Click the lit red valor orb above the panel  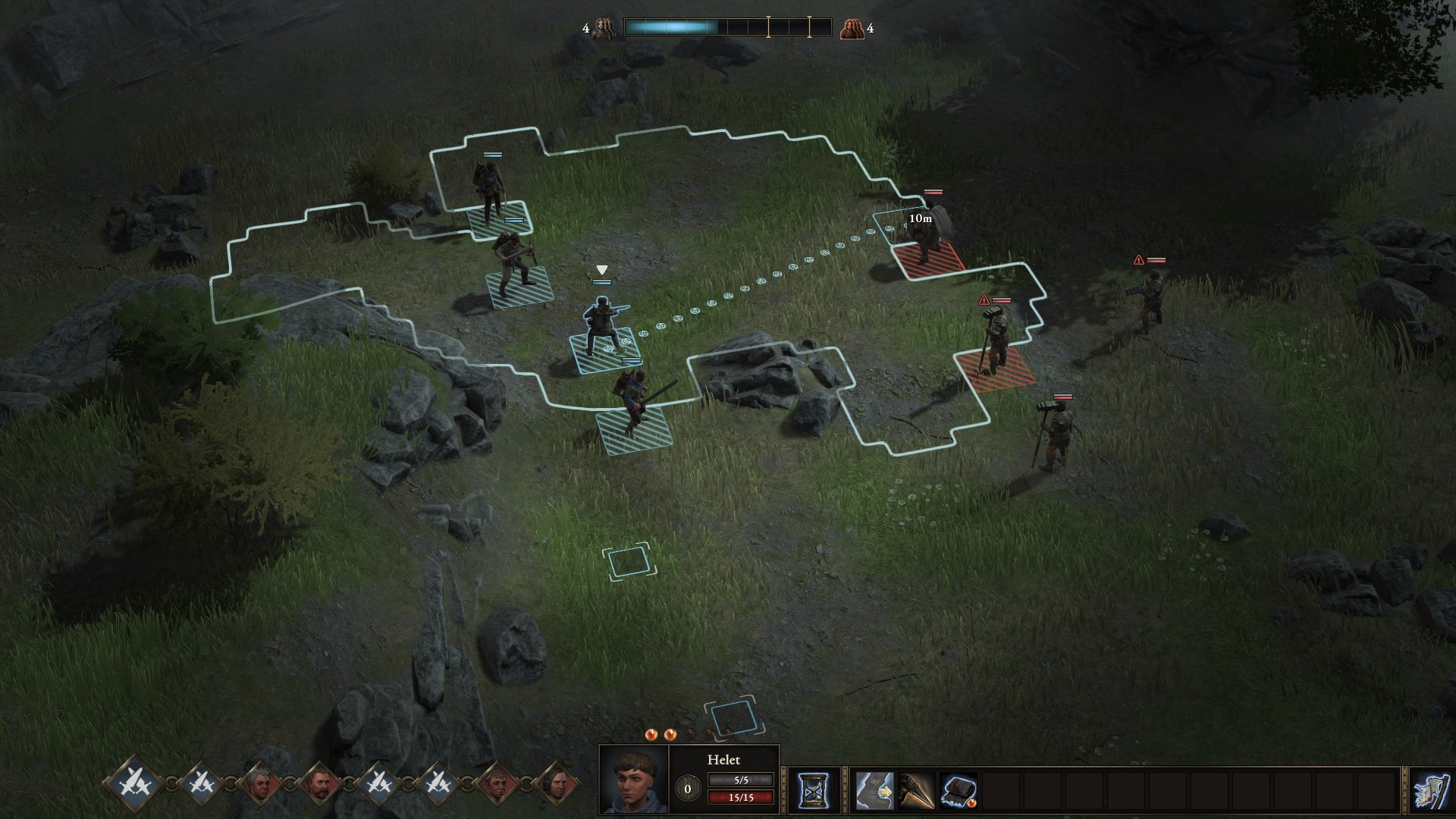[650, 733]
